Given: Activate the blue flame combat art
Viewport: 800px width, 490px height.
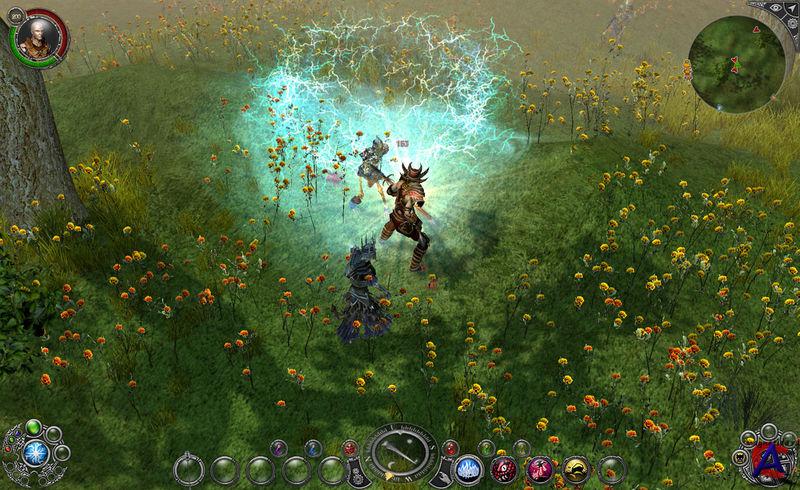Looking at the screenshot, I should [470, 468].
